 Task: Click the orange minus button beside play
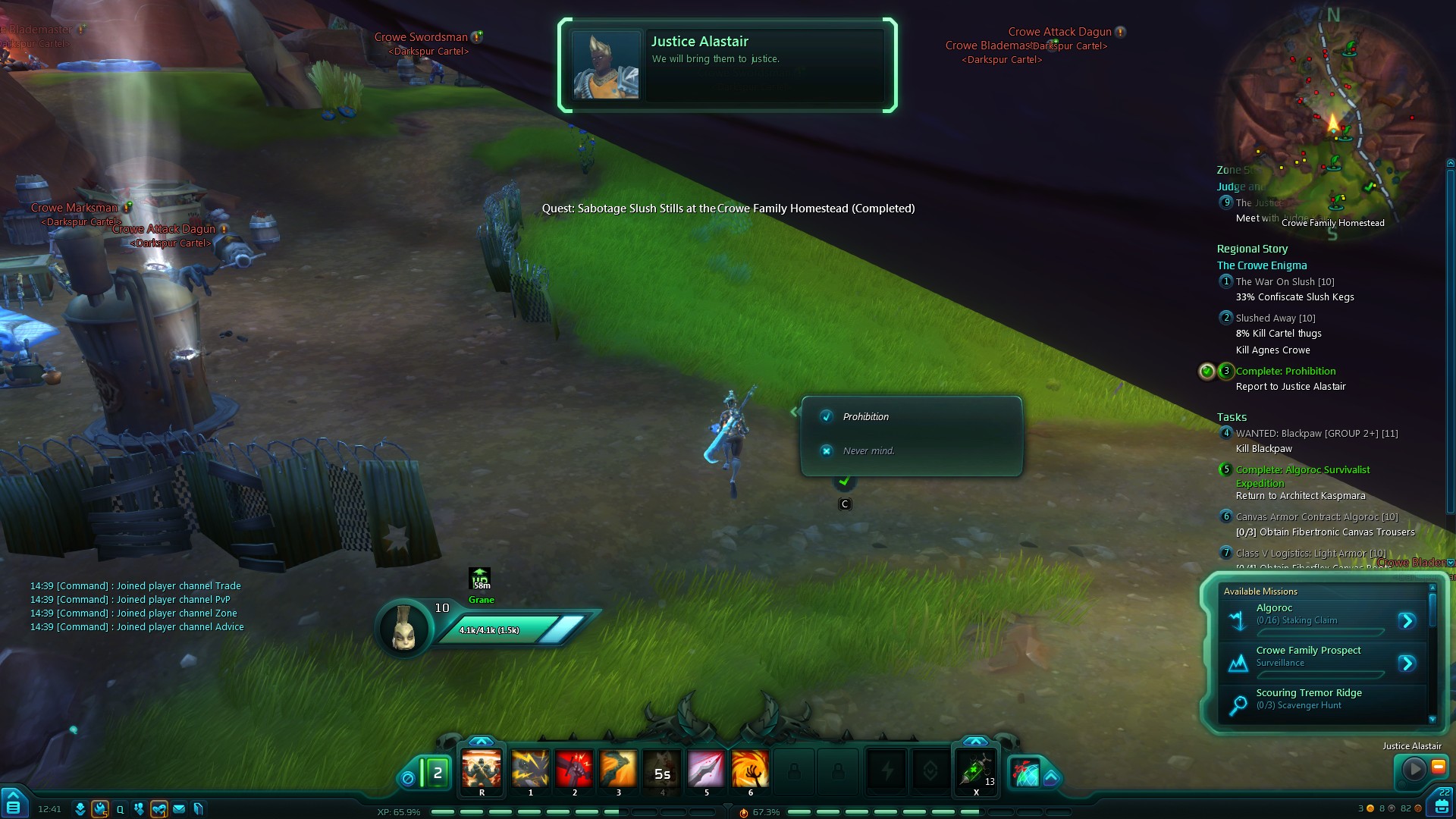[1438, 767]
